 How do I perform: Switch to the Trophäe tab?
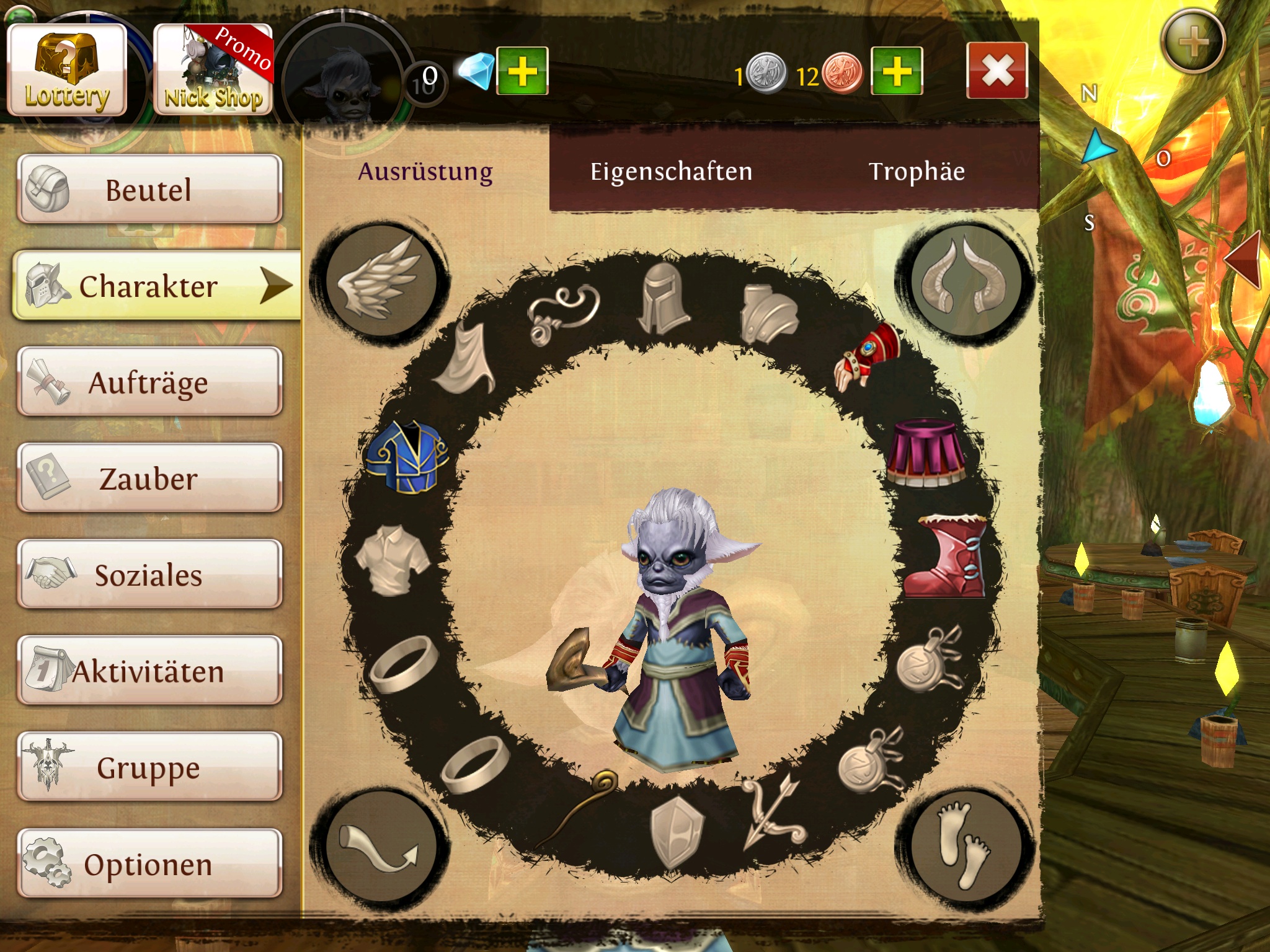(917, 172)
